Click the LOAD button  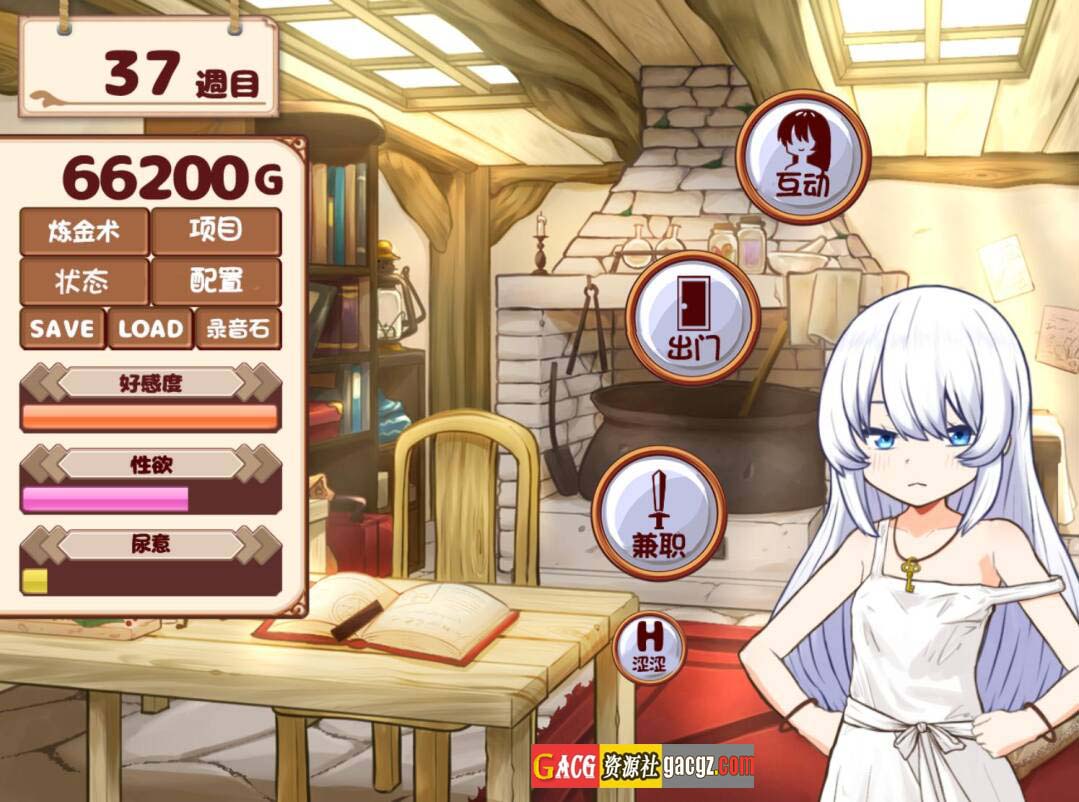click(x=150, y=329)
